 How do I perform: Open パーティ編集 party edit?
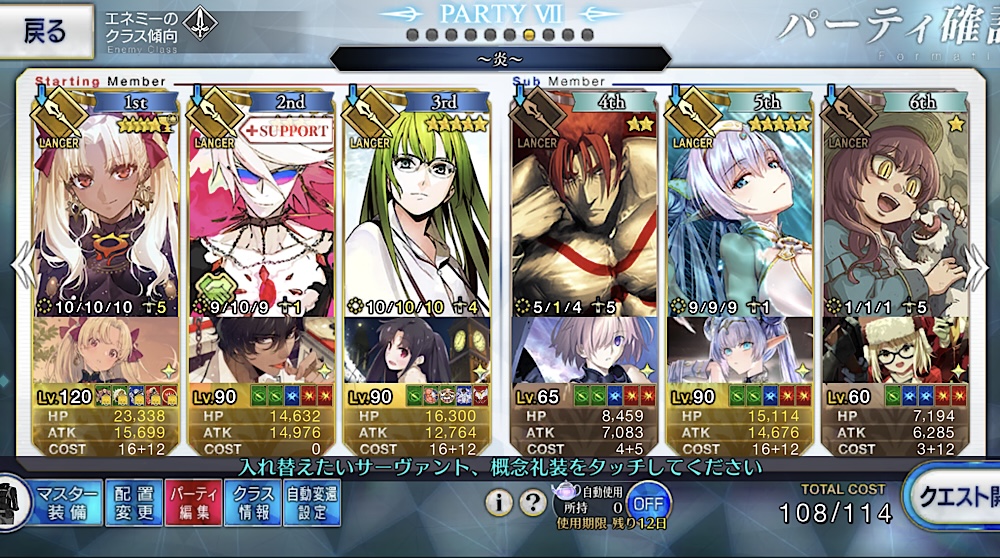pyautogui.click(x=194, y=502)
